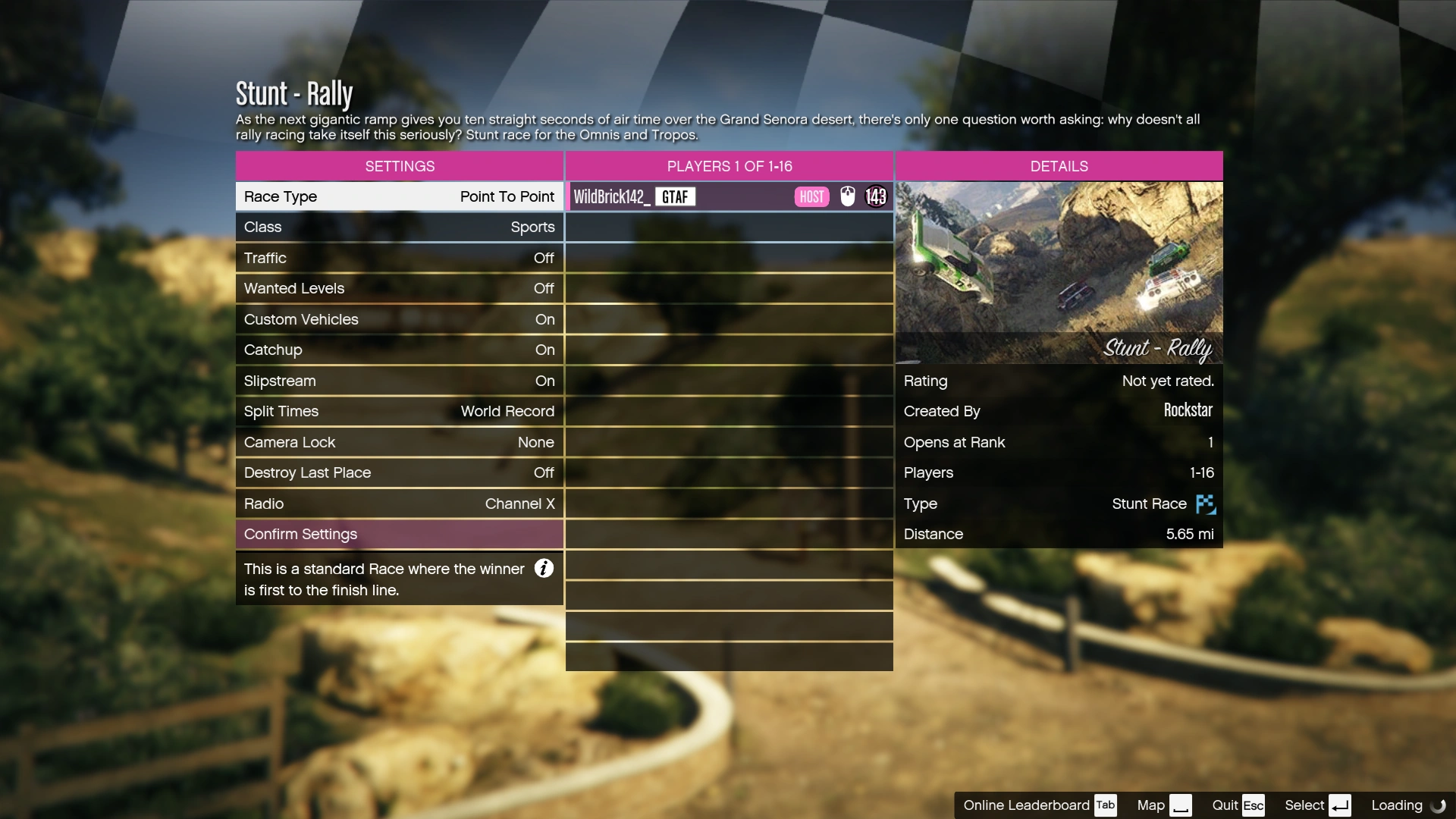The width and height of the screenshot is (1456, 819).
Task: Toggle Custom Vehicles setting
Action: tap(399, 319)
